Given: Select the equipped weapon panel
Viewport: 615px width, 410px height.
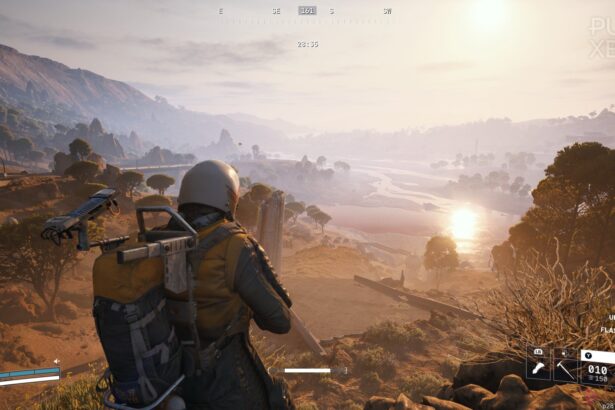Looking at the screenshot, I should (x=598, y=366).
